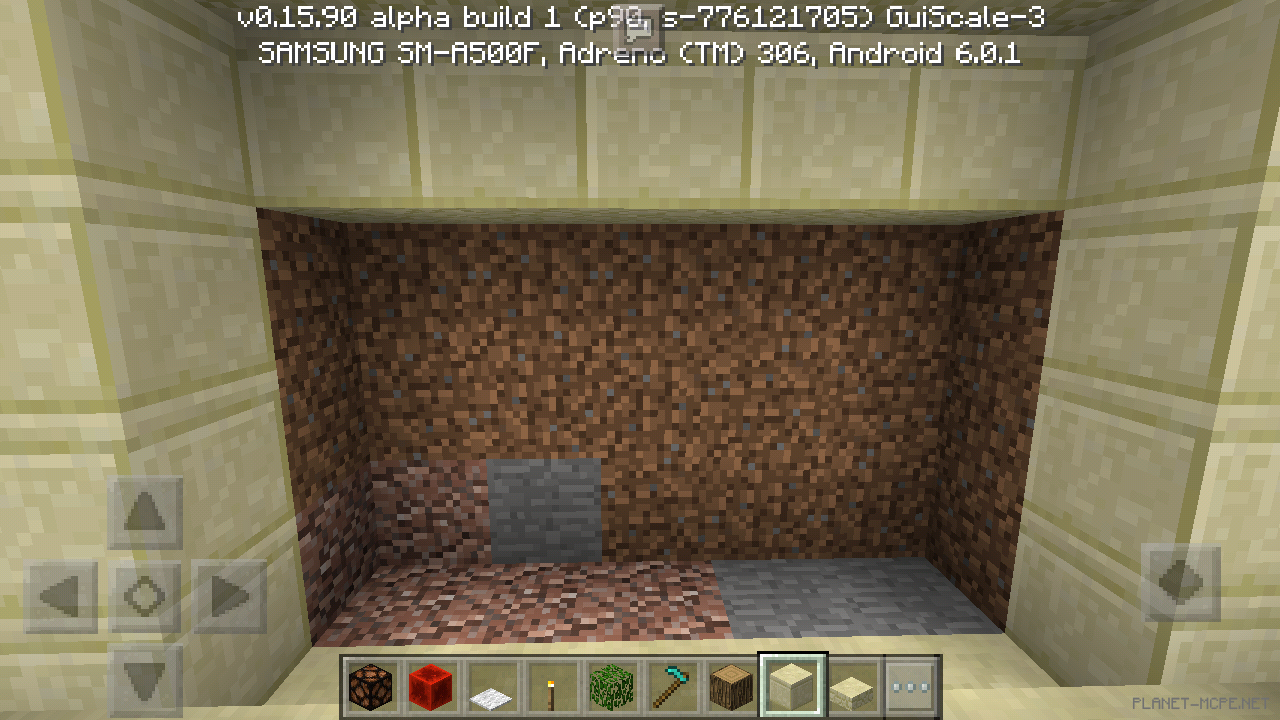Image resolution: width=1280 pixels, height=720 pixels.
Task: Open the inventory with the three-dot button
Action: (x=911, y=684)
